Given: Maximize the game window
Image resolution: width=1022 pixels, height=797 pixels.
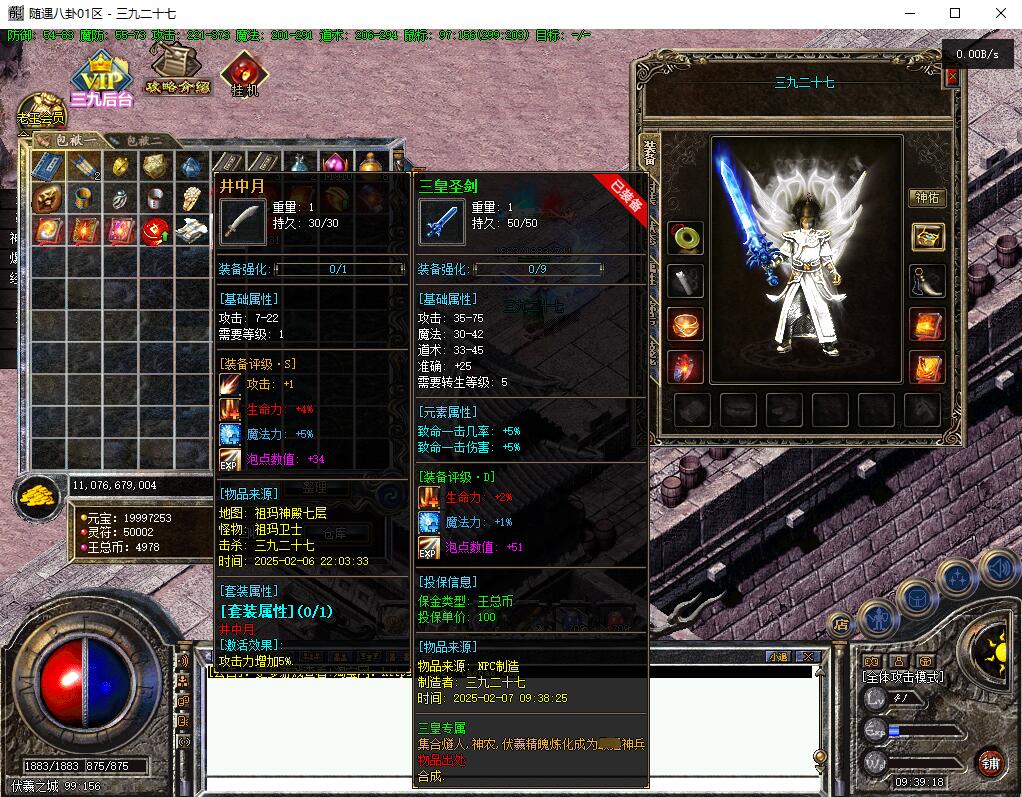Looking at the screenshot, I should [955, 13].
